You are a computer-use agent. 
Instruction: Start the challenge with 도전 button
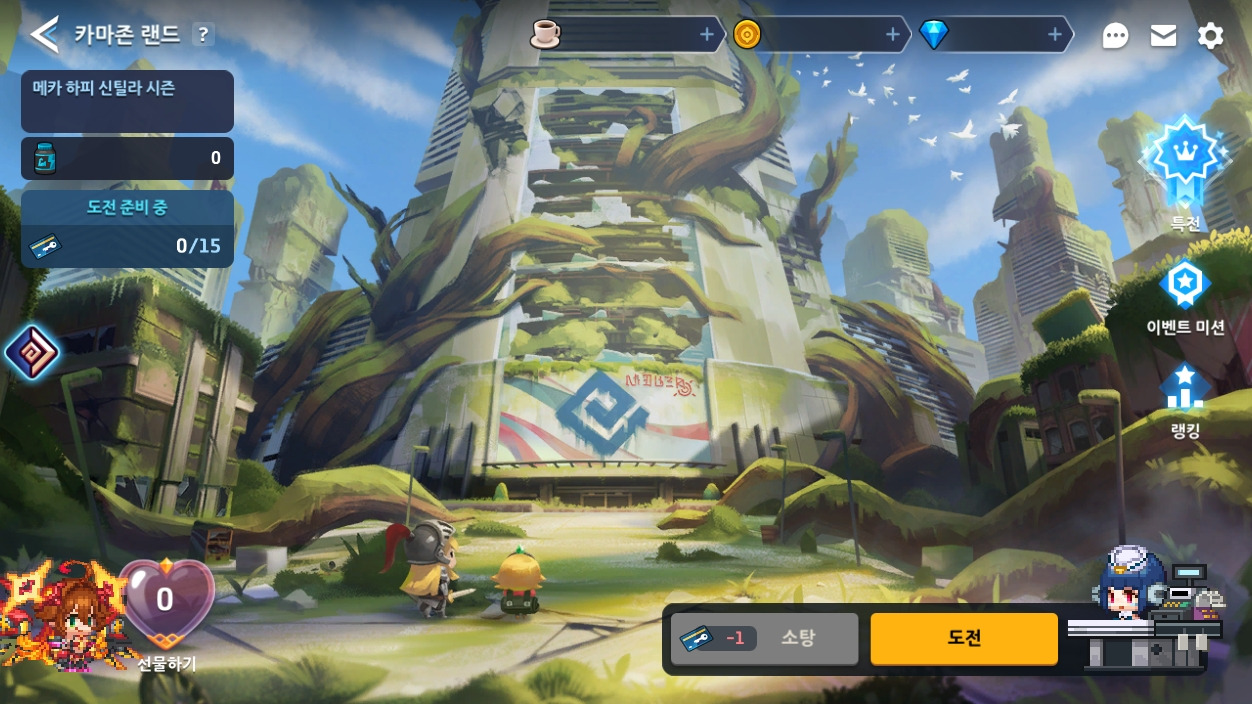click(x=964, y=638)
